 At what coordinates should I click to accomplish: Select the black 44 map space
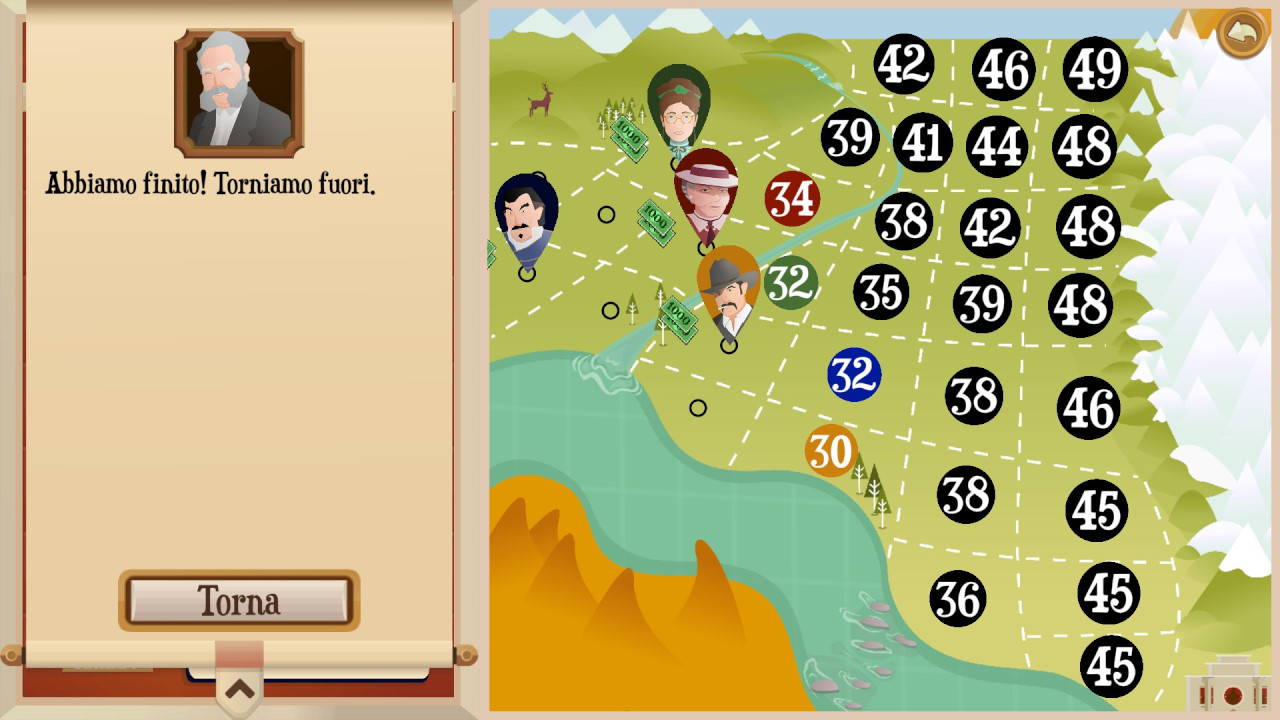coord(997,146)
